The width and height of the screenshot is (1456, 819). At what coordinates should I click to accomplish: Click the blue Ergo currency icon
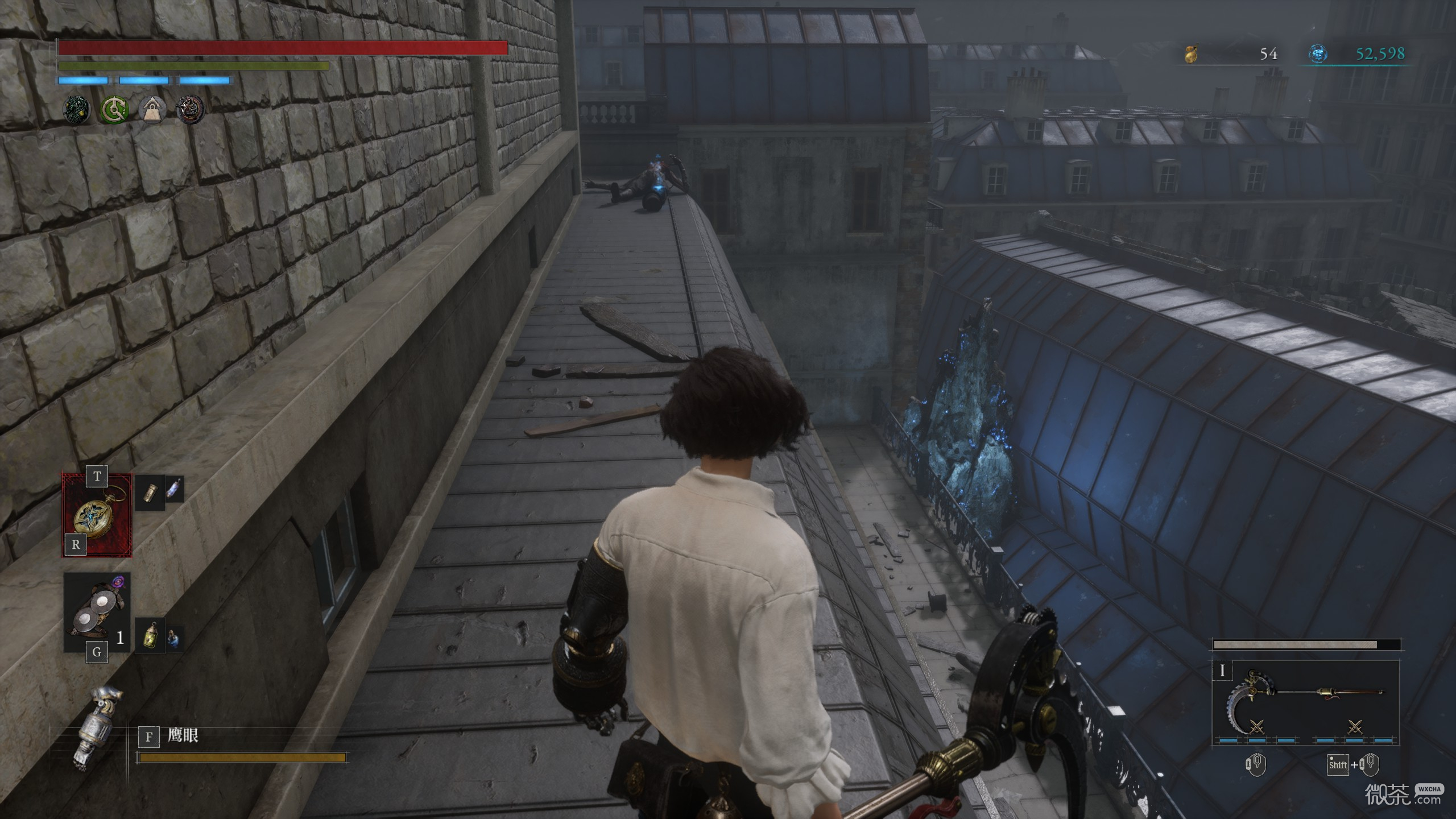[x=1318, y=54]
